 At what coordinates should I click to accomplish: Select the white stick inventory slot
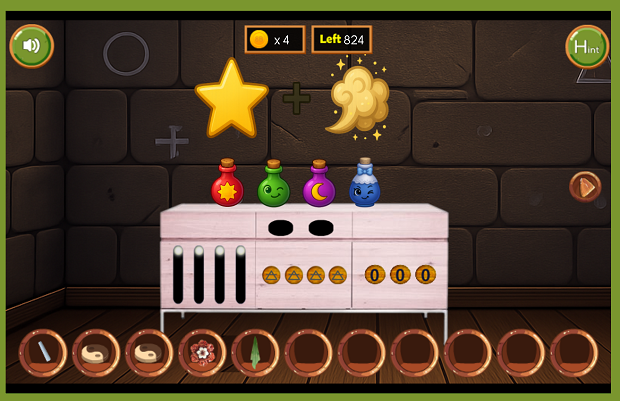pyautogui.click(x=43, y=352)
